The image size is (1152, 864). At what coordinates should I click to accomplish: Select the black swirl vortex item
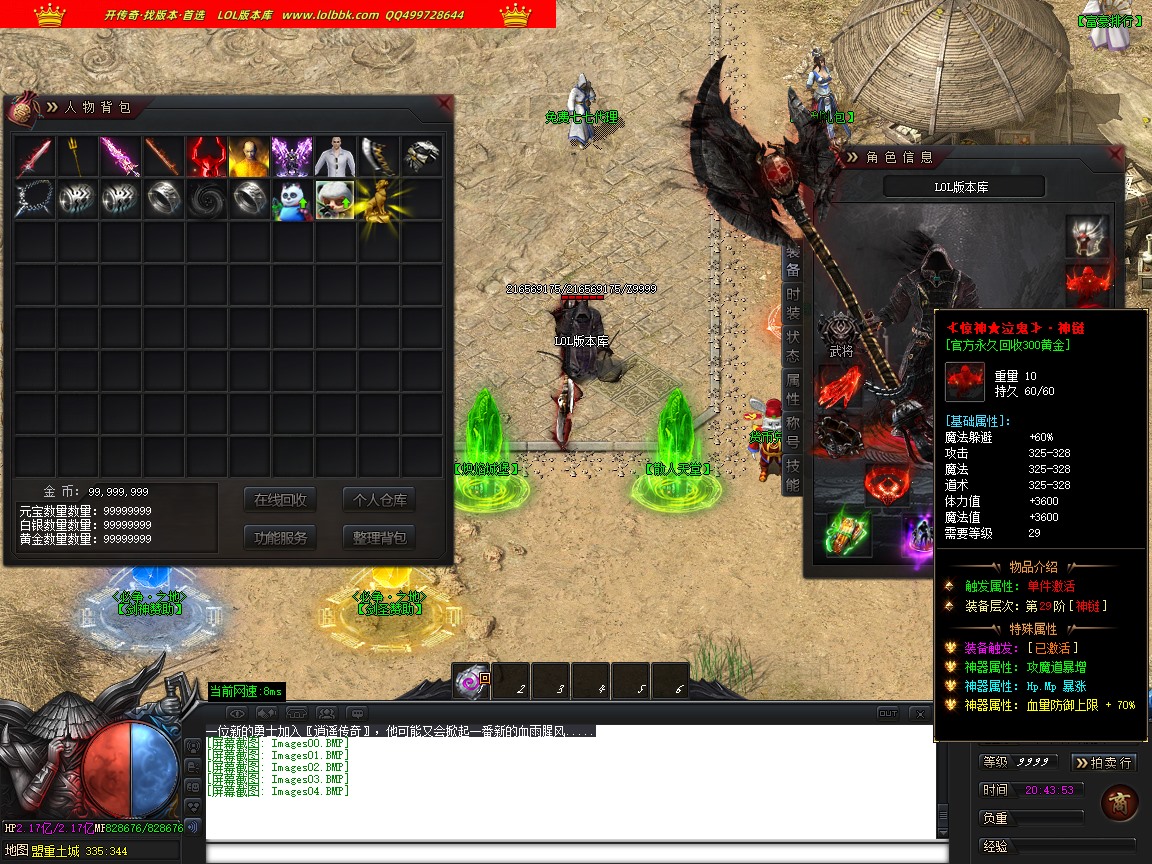206,200
